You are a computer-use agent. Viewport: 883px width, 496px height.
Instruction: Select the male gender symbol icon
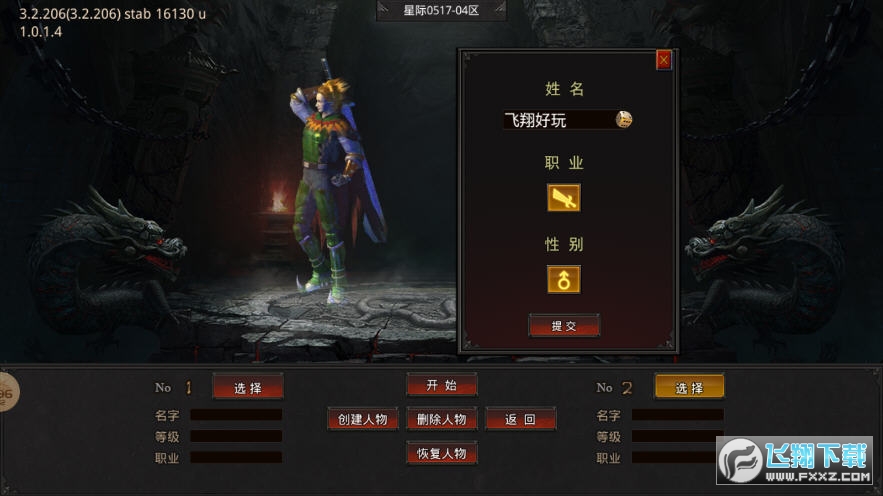click(563, 279)
